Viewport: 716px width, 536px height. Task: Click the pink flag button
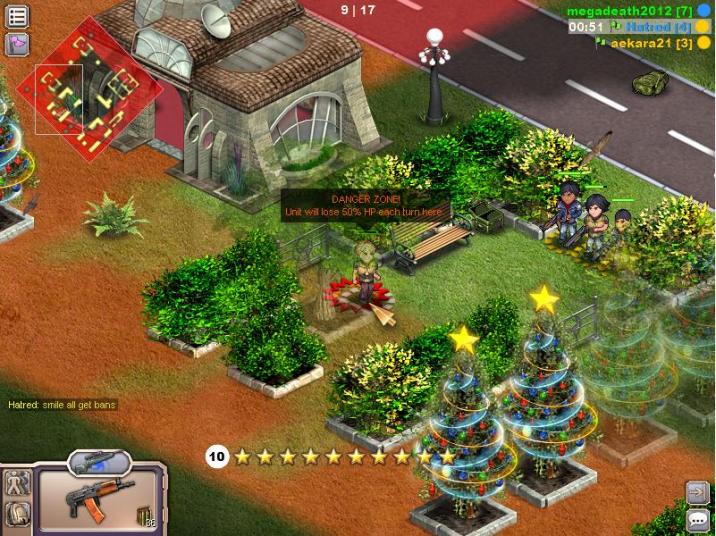tap(18, 43)
